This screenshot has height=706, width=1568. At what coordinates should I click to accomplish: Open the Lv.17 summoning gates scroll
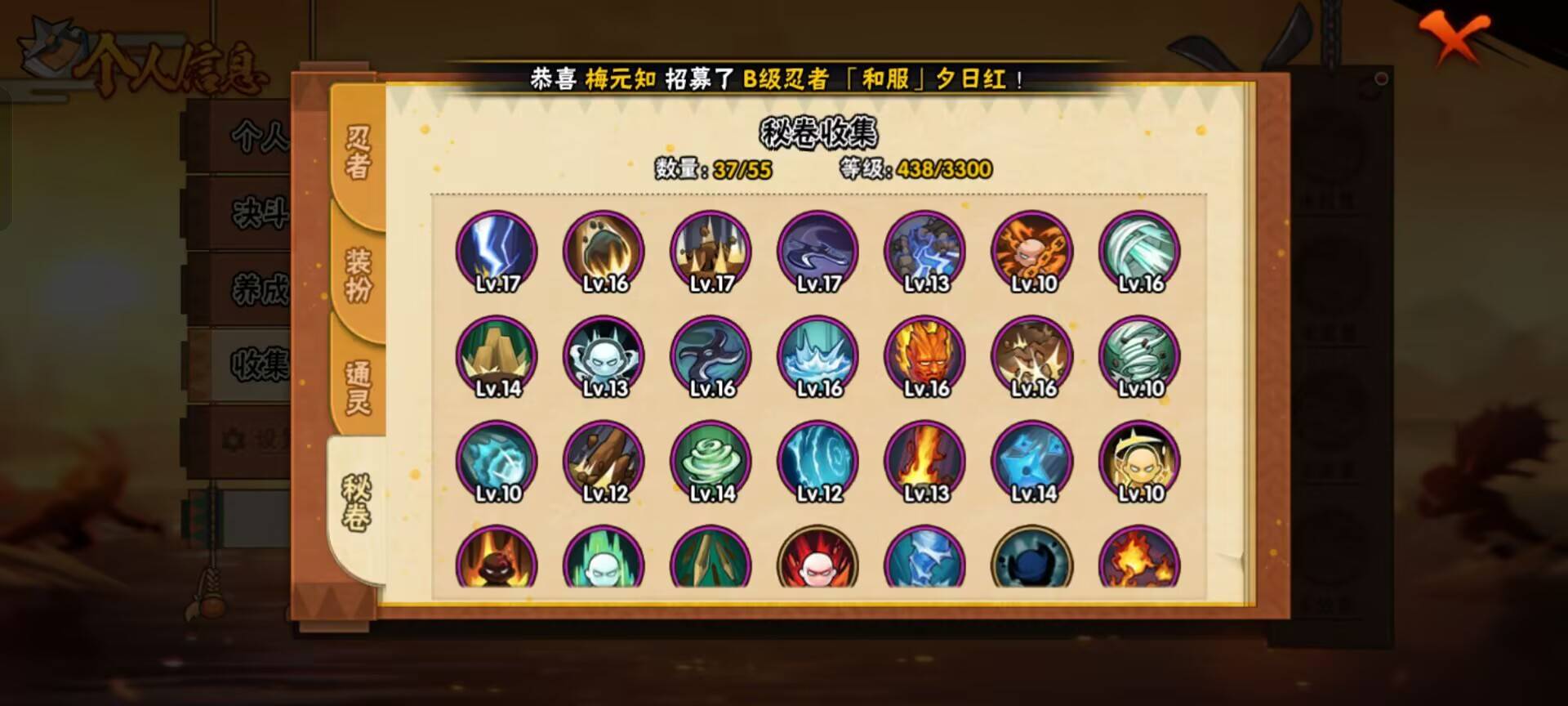tap(709, 252)
